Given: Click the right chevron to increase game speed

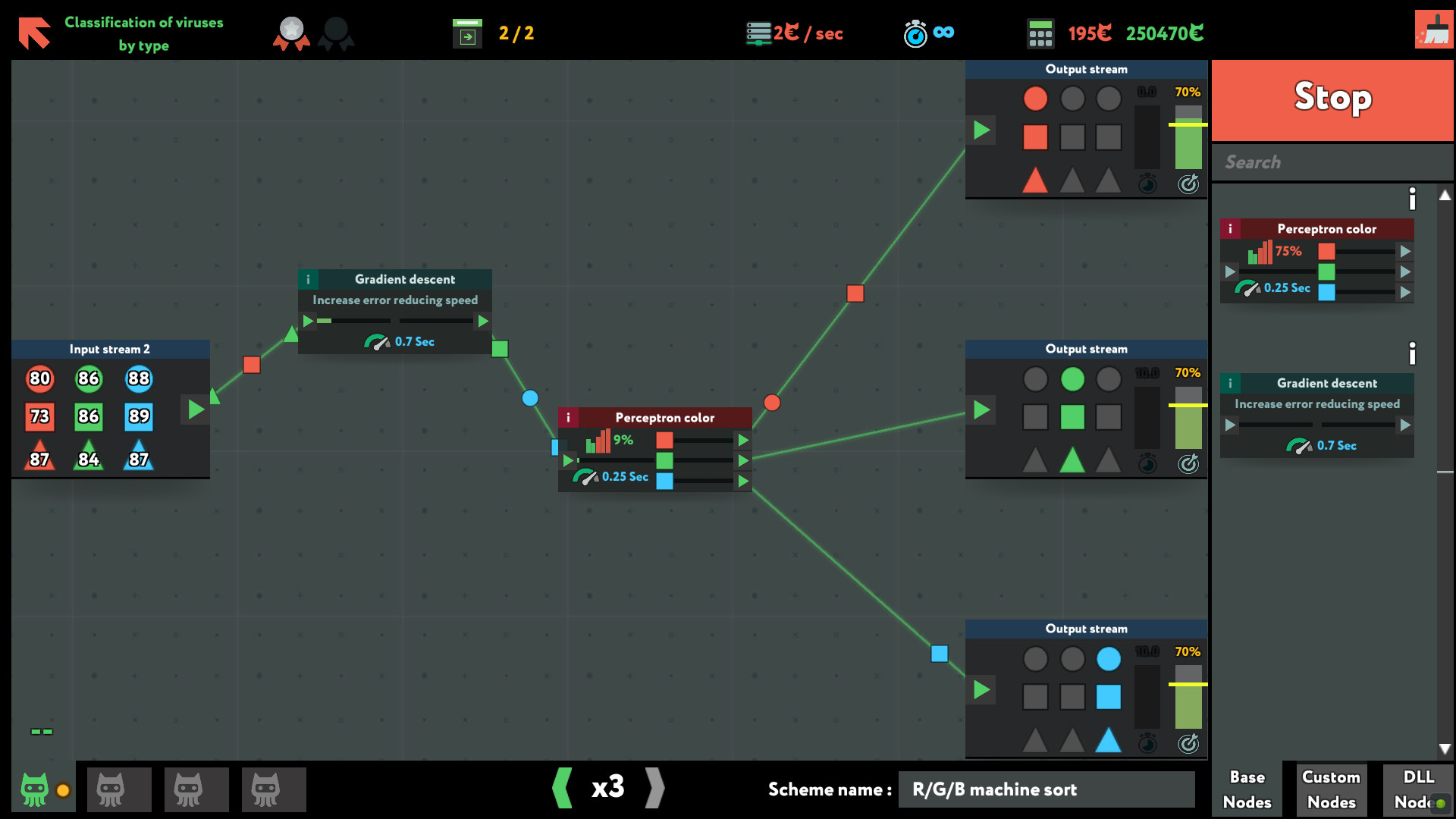Looking at the screenshot, I should [x=655, y=789].
